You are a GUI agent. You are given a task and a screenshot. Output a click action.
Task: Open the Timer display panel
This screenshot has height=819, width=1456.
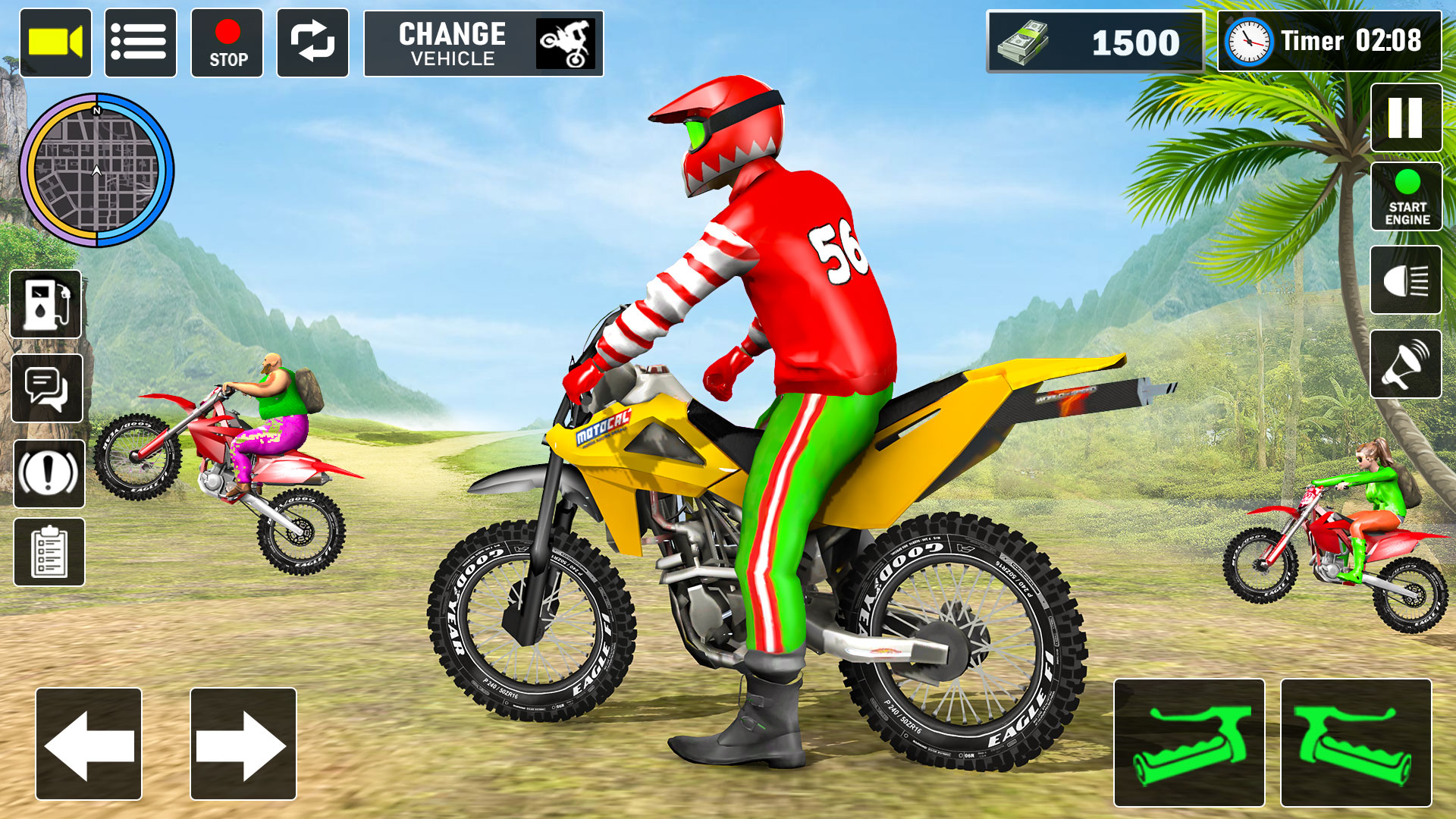tap(1328, 42)
